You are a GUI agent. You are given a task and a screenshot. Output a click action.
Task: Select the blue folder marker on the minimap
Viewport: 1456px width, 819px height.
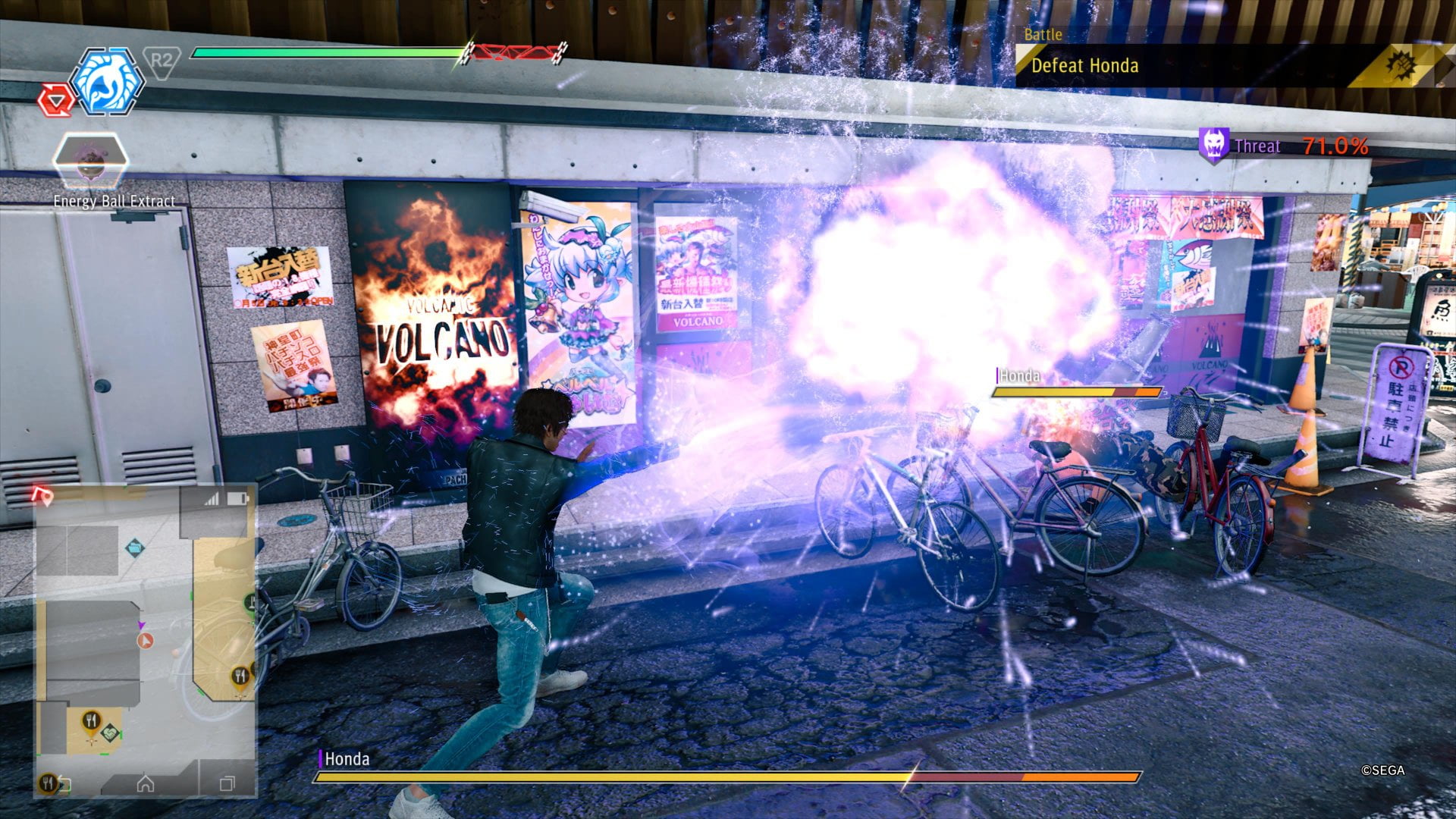tap(134, 546)
